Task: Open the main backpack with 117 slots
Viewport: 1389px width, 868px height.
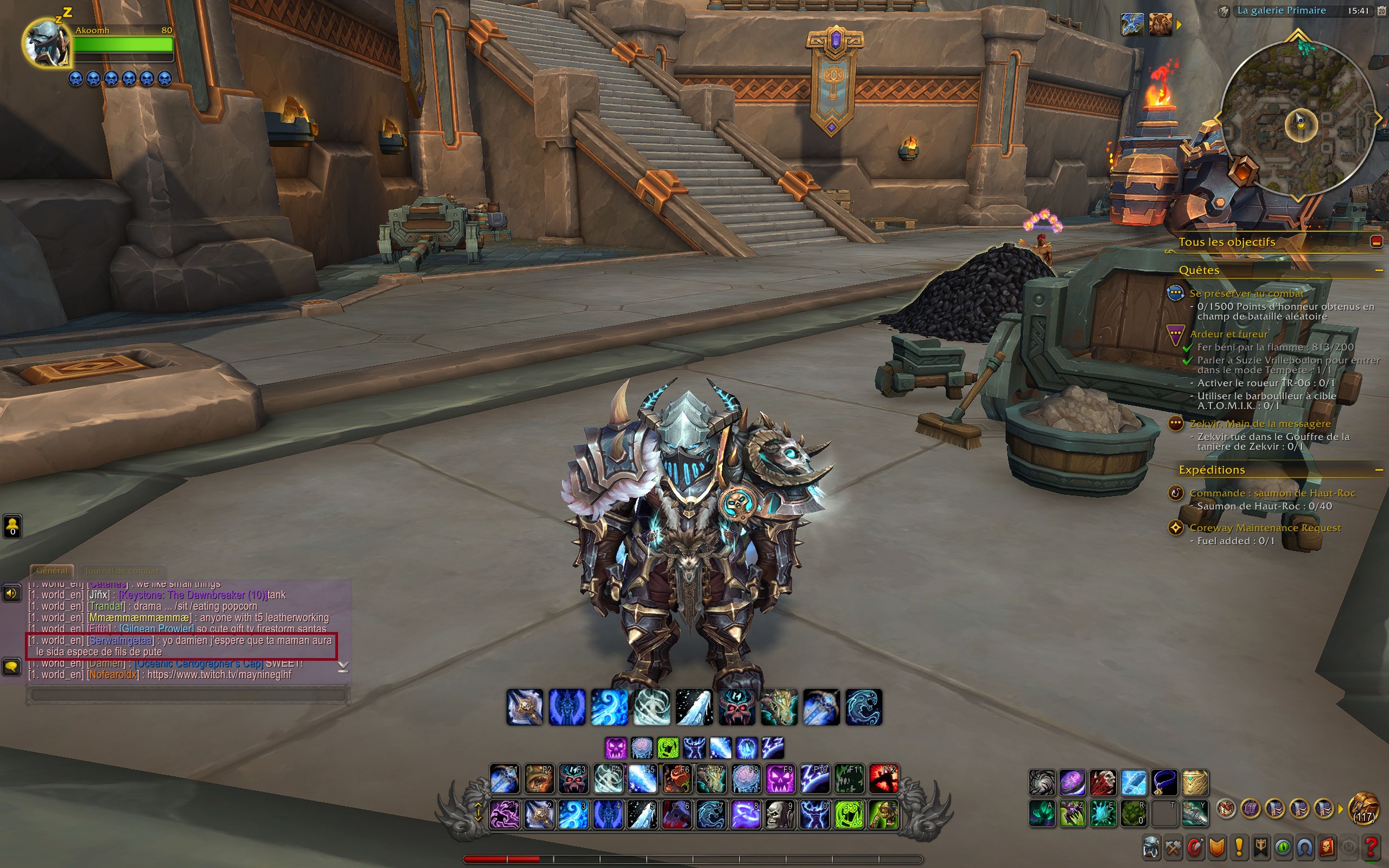Action: point(1363,809)
